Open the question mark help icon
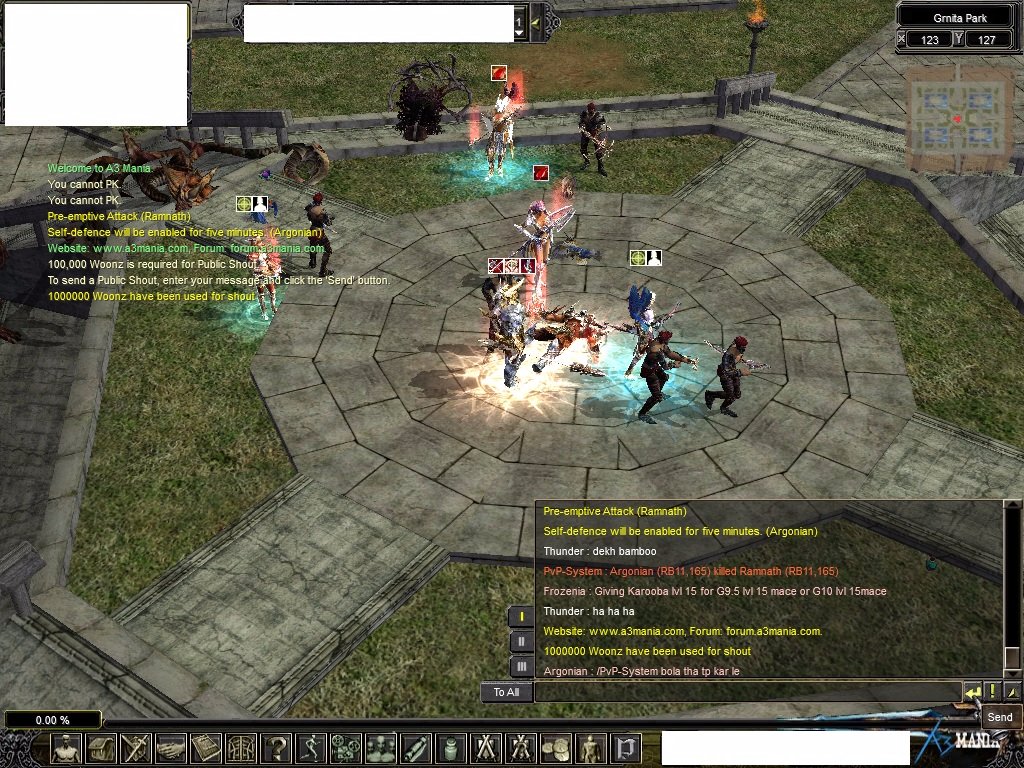1024x768 pixels. (x=276, y=748)
